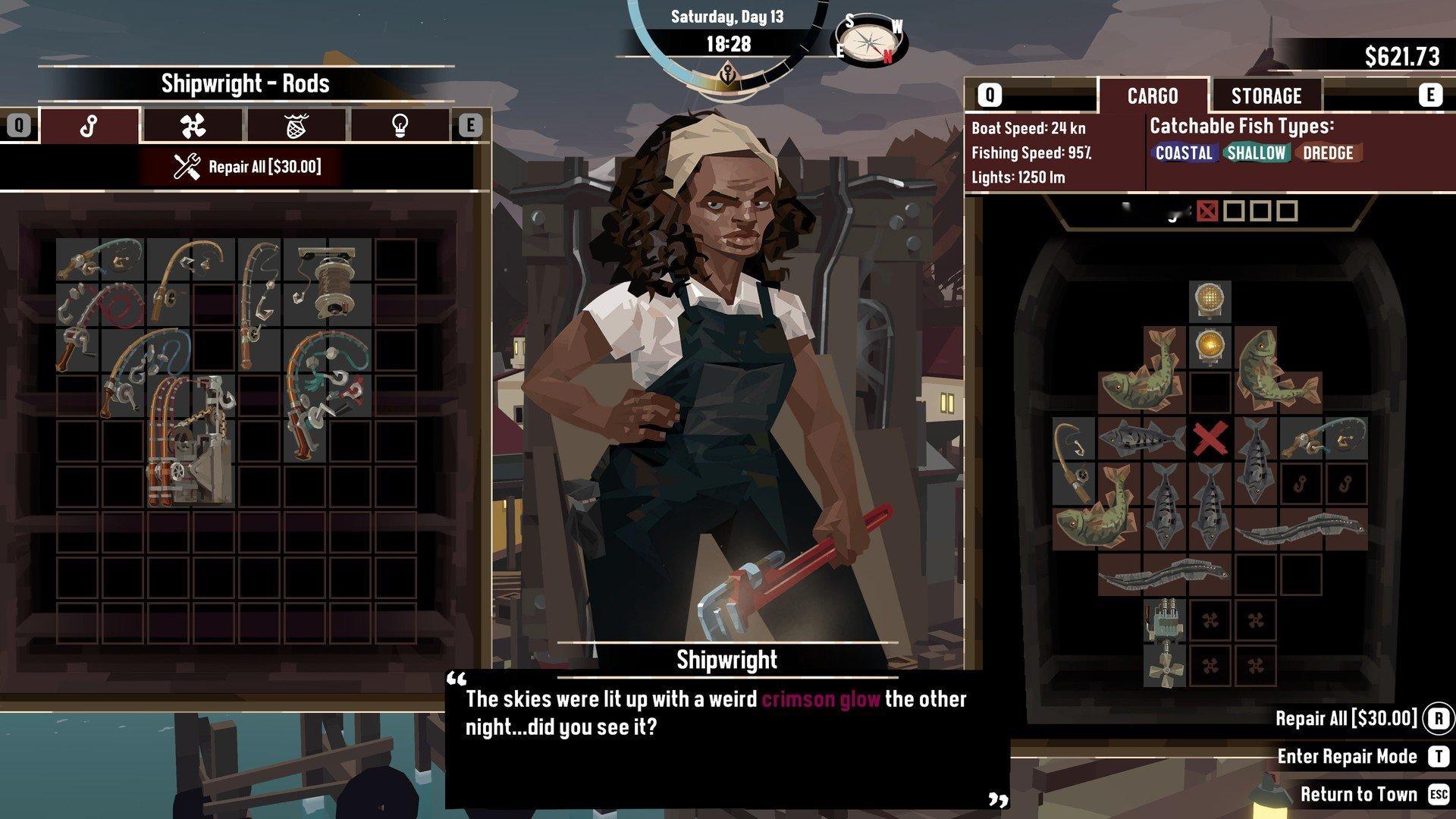Pick the red-line fishing rod in shop
This screenshot has height=819, width=1456.
point(99,303)
